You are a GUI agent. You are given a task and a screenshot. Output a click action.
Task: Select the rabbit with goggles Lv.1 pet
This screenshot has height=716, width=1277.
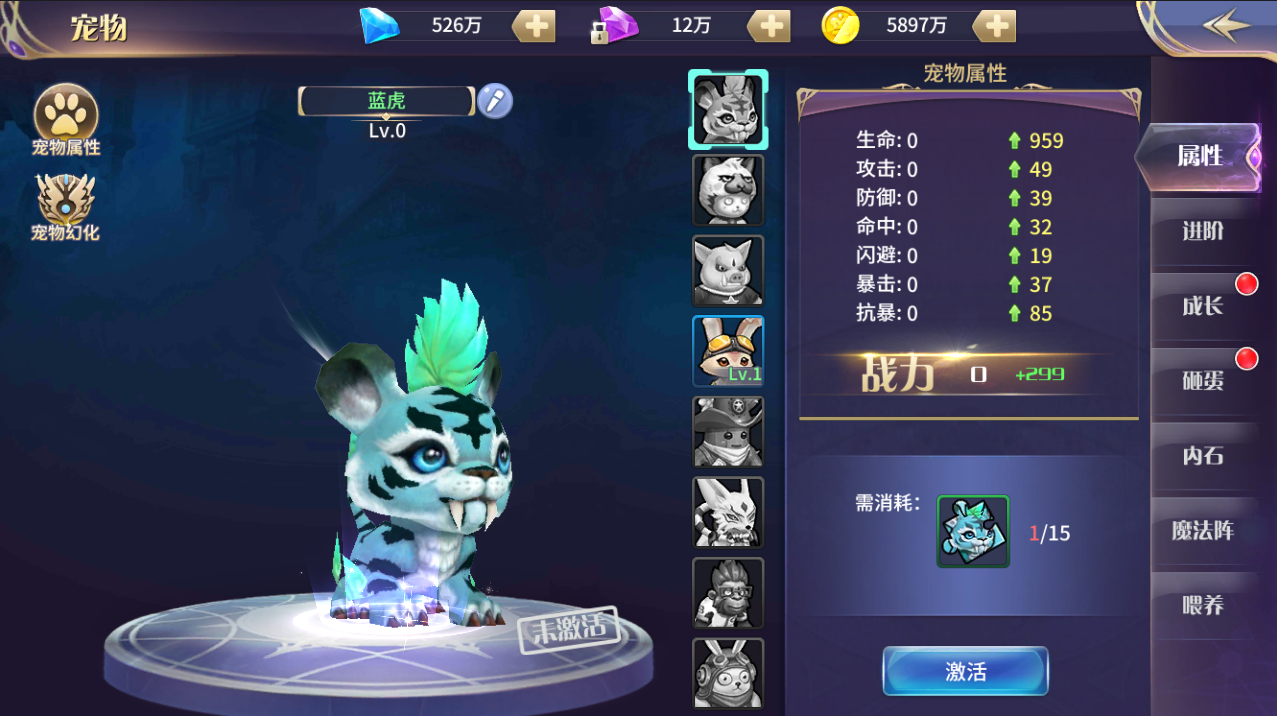click(x=728, y=351)
